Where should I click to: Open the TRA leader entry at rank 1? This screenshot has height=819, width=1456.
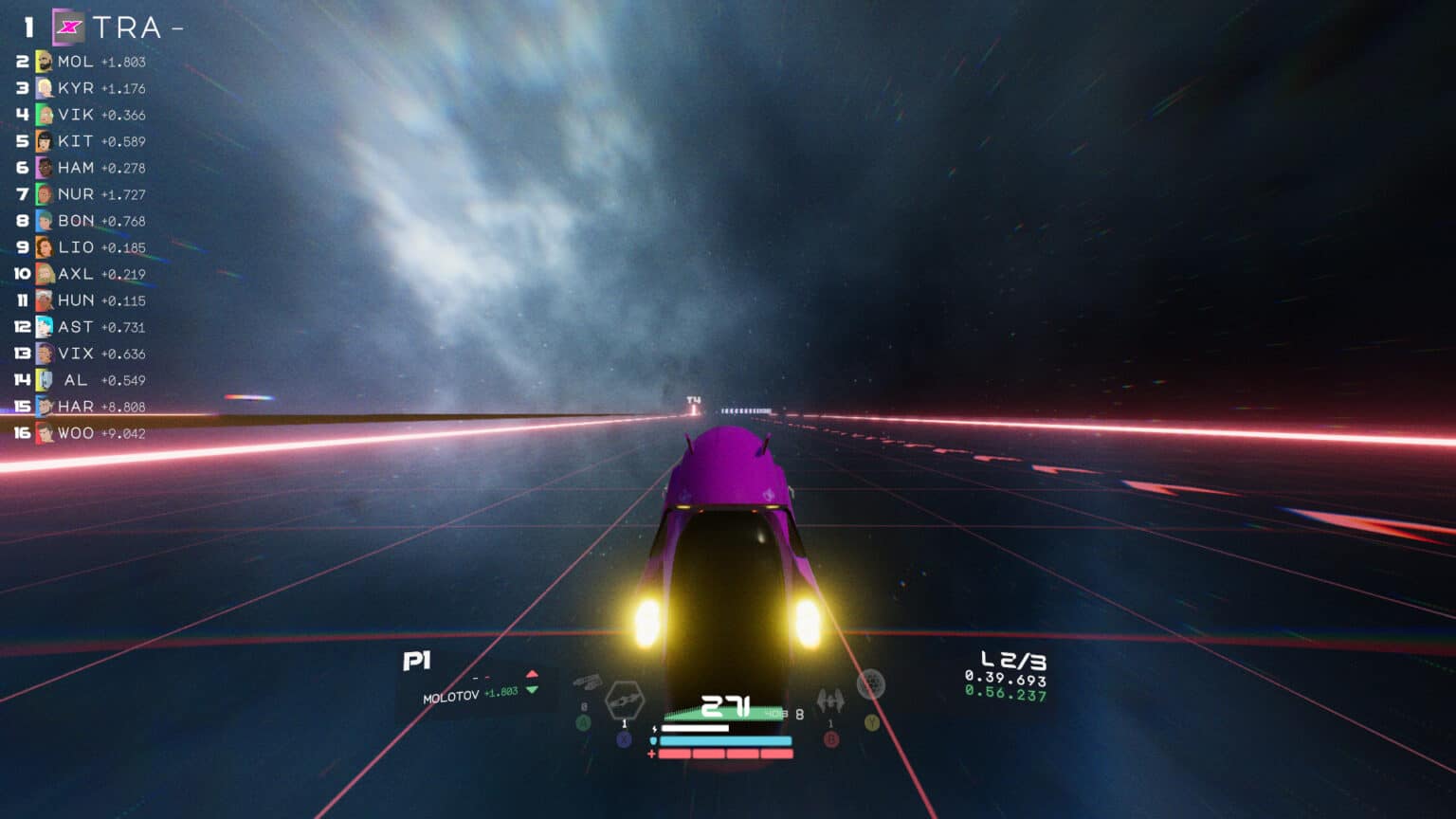pyautogui.click(x=123, y=27)
